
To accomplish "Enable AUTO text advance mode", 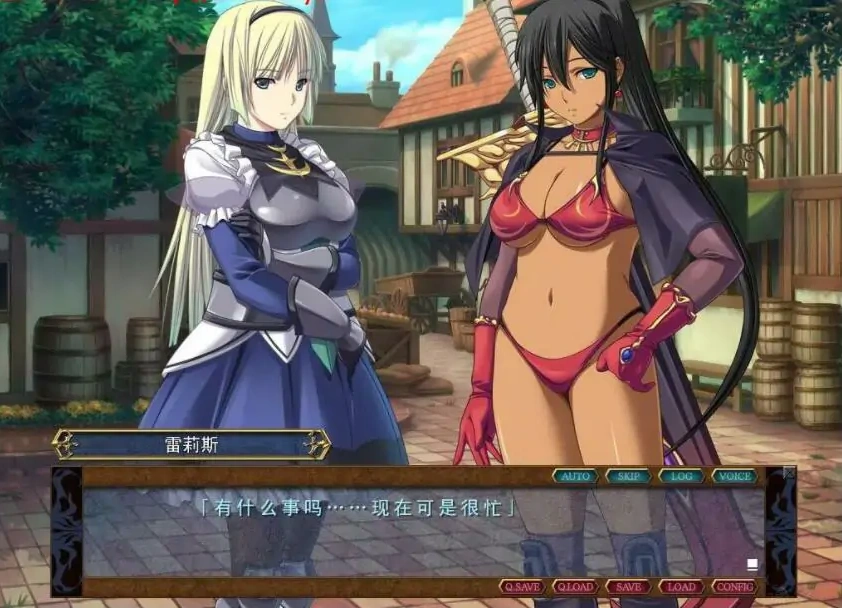I will point(575,476).
